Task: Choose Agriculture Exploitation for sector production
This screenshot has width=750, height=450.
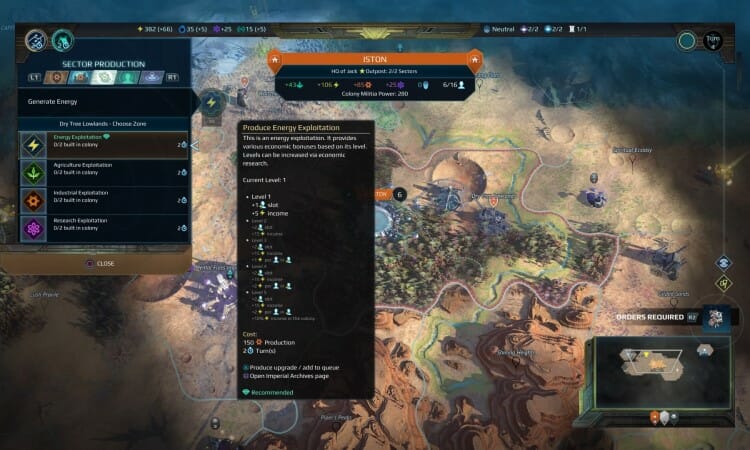Action: pos(100,172)
